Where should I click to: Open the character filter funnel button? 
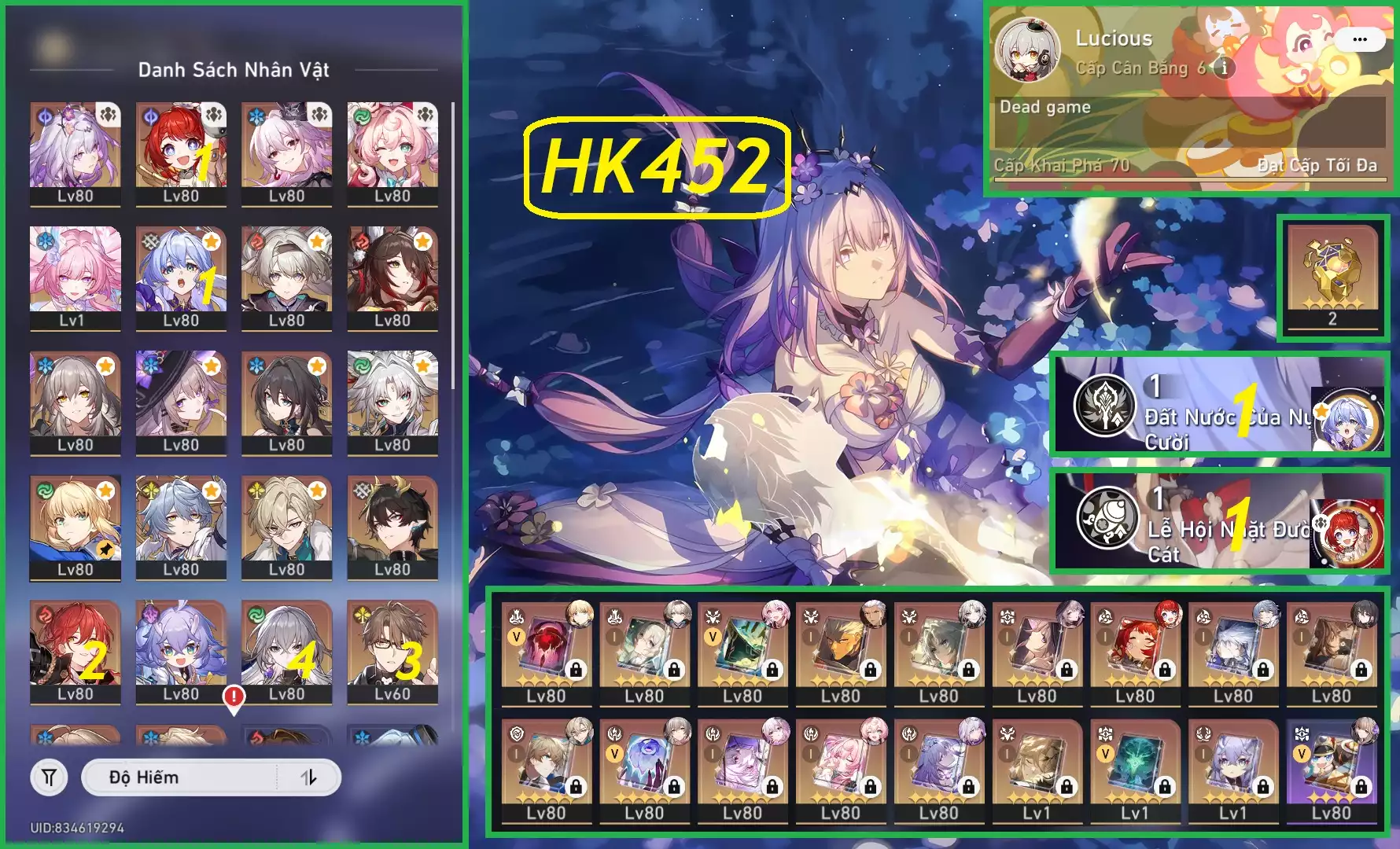[x=49, y=777]
